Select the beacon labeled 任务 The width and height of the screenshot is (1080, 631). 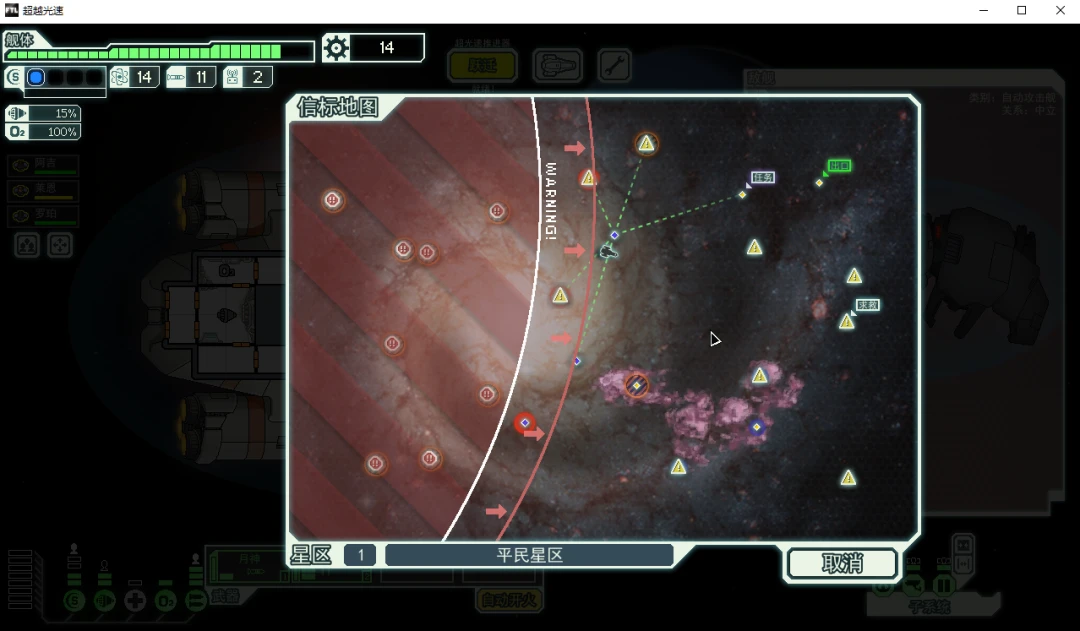pyautogui.click(x=742, y=194)
